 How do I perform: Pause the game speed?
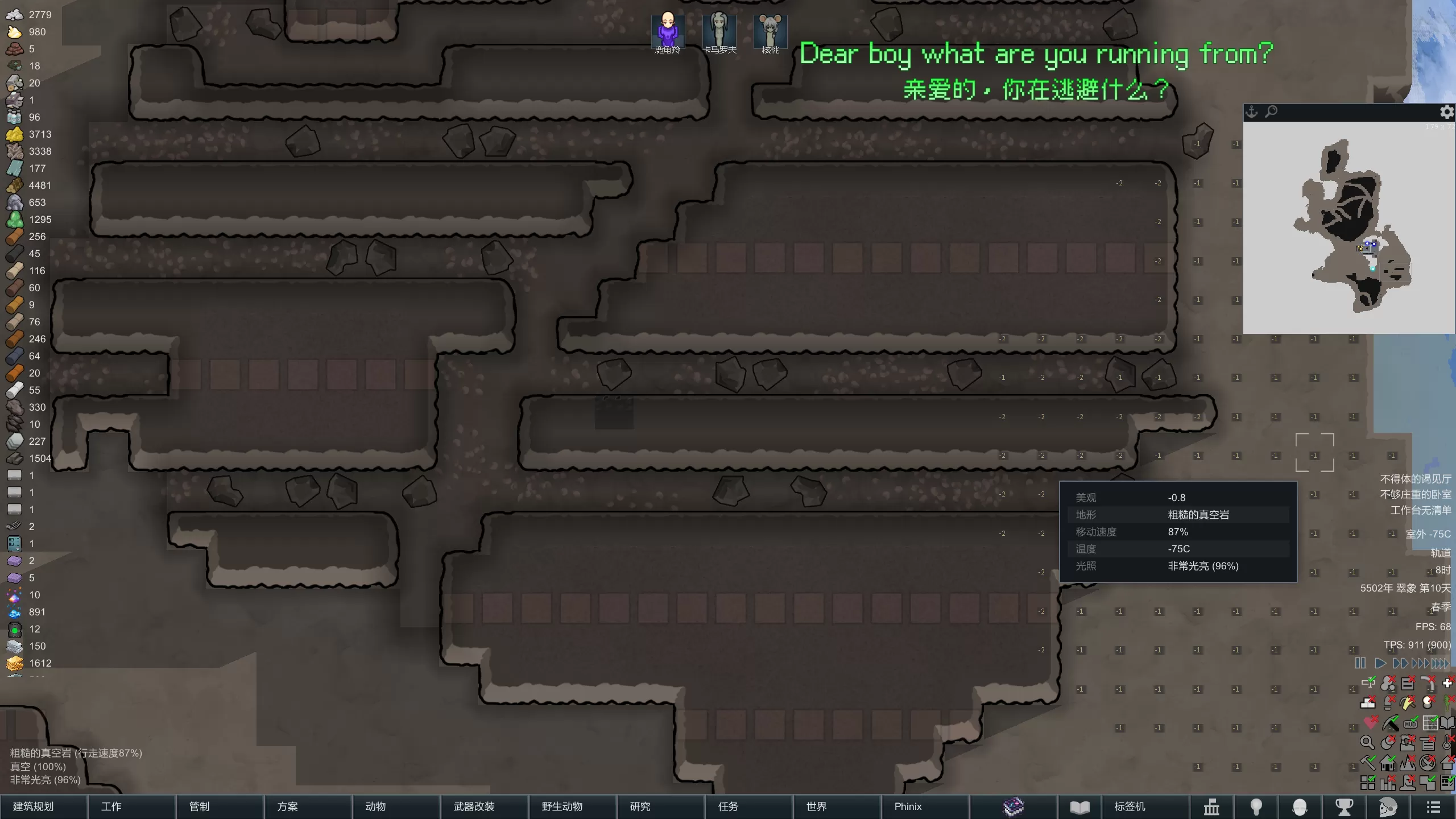pos(1360,663)
